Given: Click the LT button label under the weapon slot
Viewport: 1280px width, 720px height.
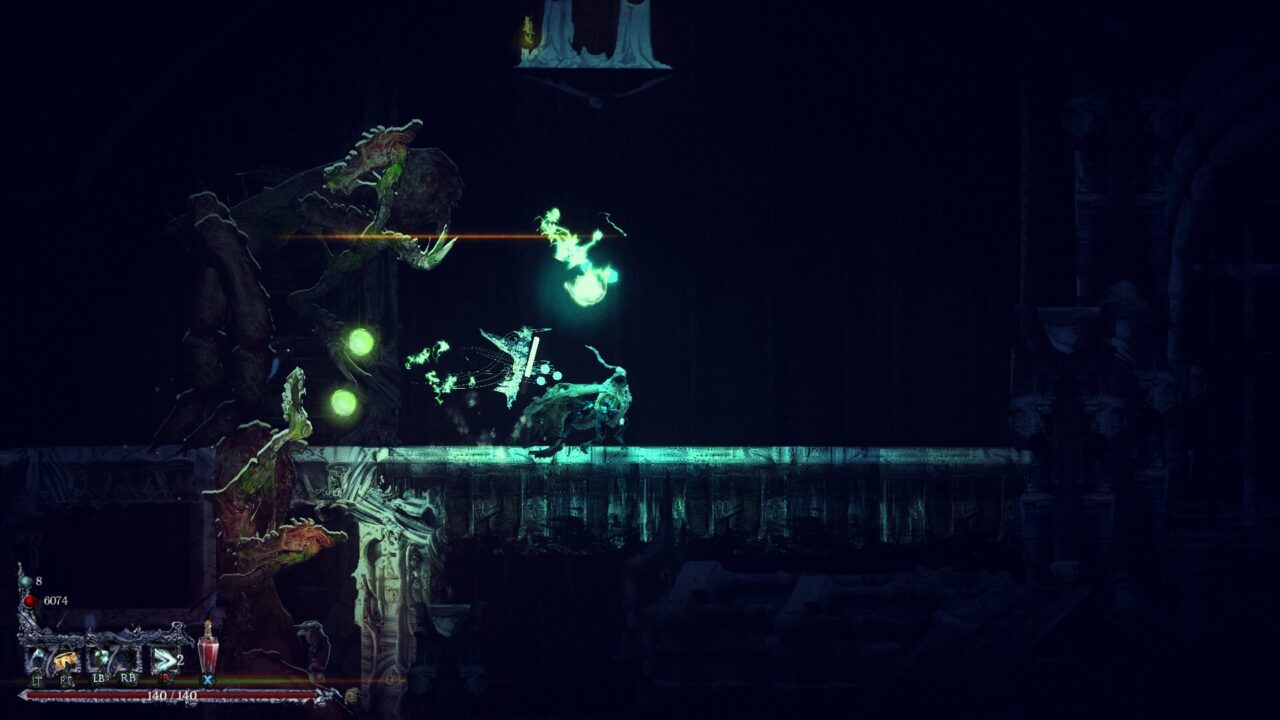Looking at the screenshot, I should tap(37, 681).
